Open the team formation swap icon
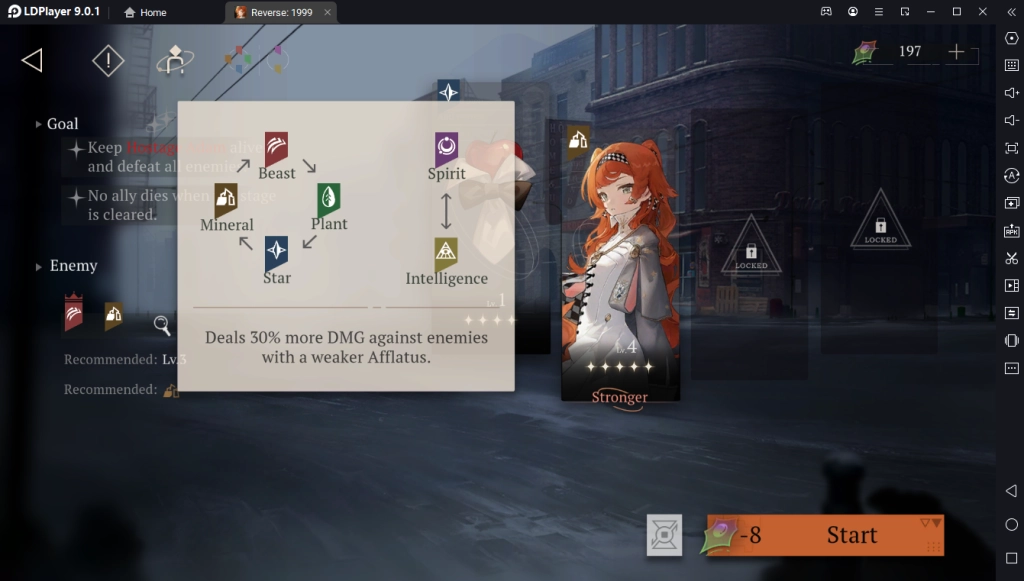 click(x=175, y=61)
